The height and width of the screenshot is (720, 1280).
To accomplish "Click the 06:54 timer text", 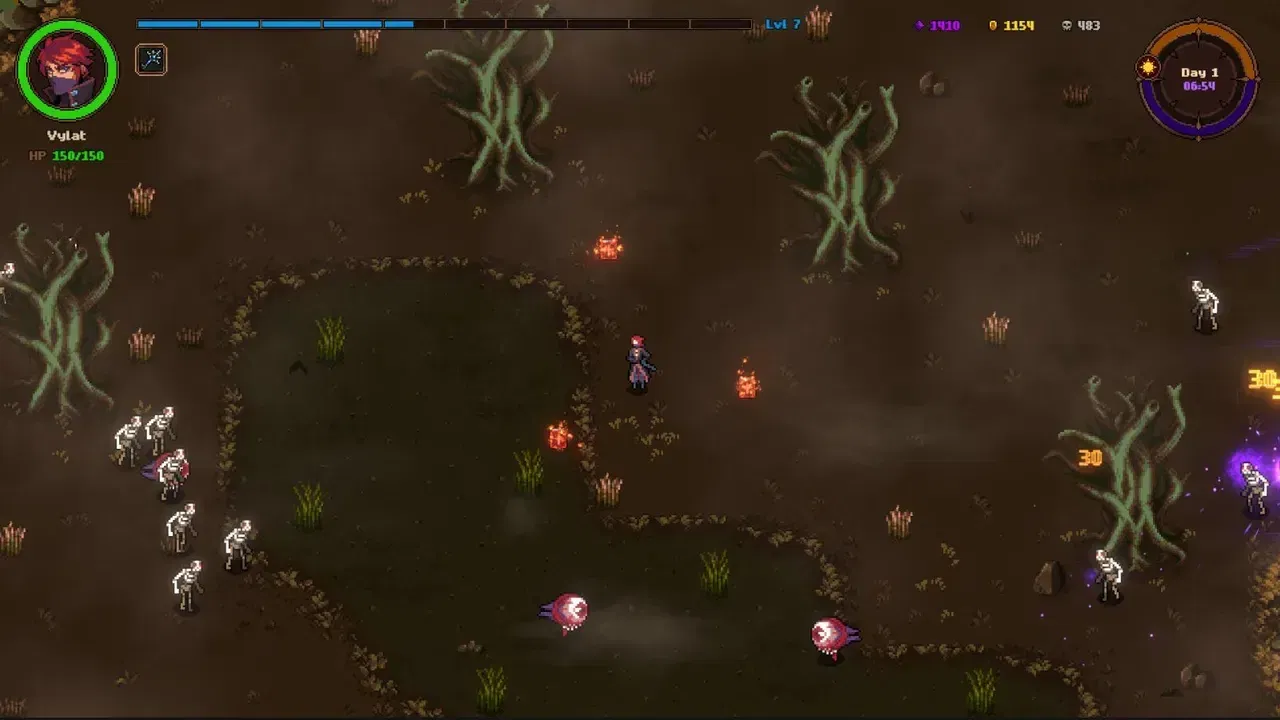I will tap(1200, 86).
